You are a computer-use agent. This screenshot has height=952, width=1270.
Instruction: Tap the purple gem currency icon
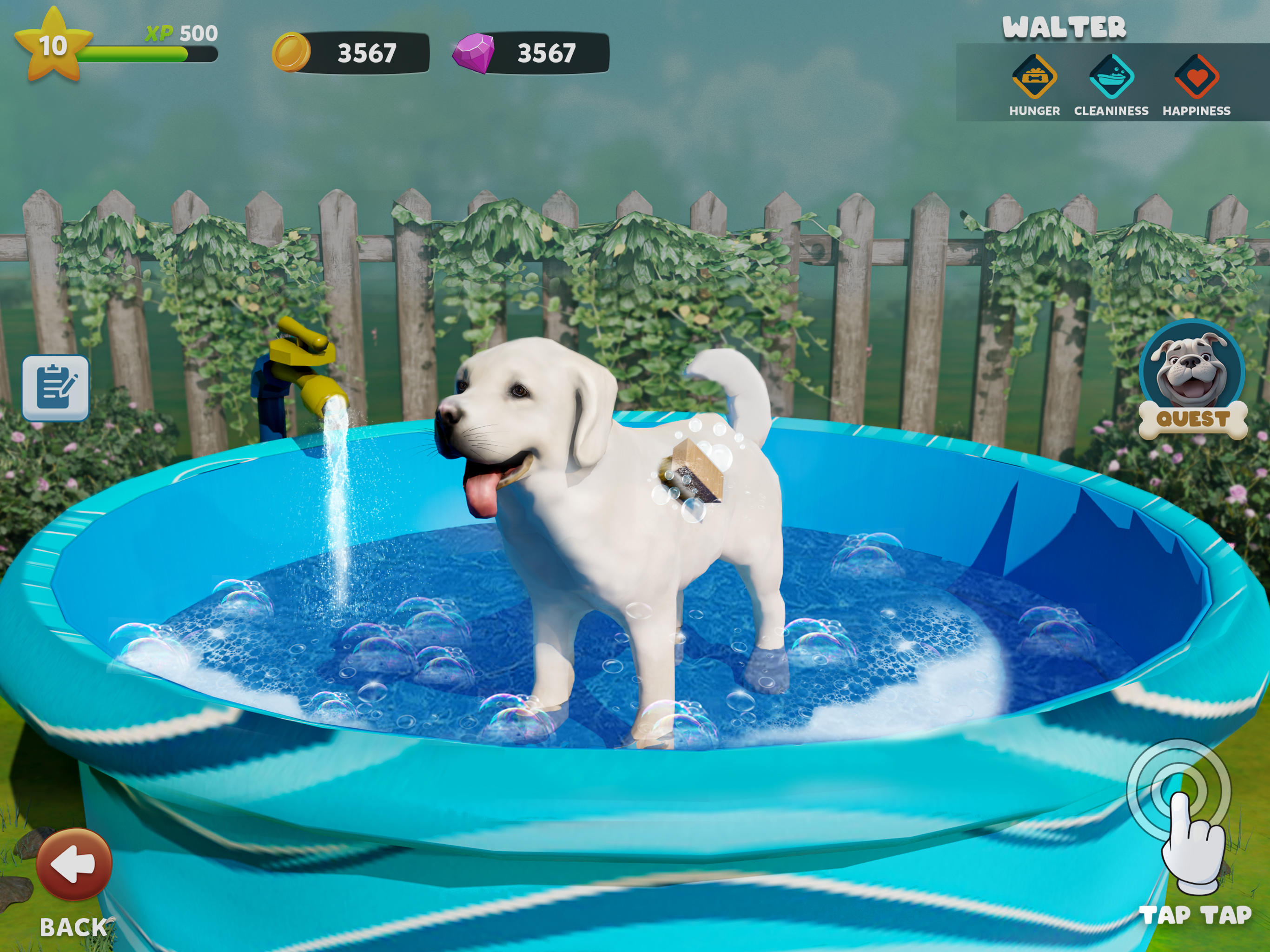pyautogui.click(x=473, y=53)
